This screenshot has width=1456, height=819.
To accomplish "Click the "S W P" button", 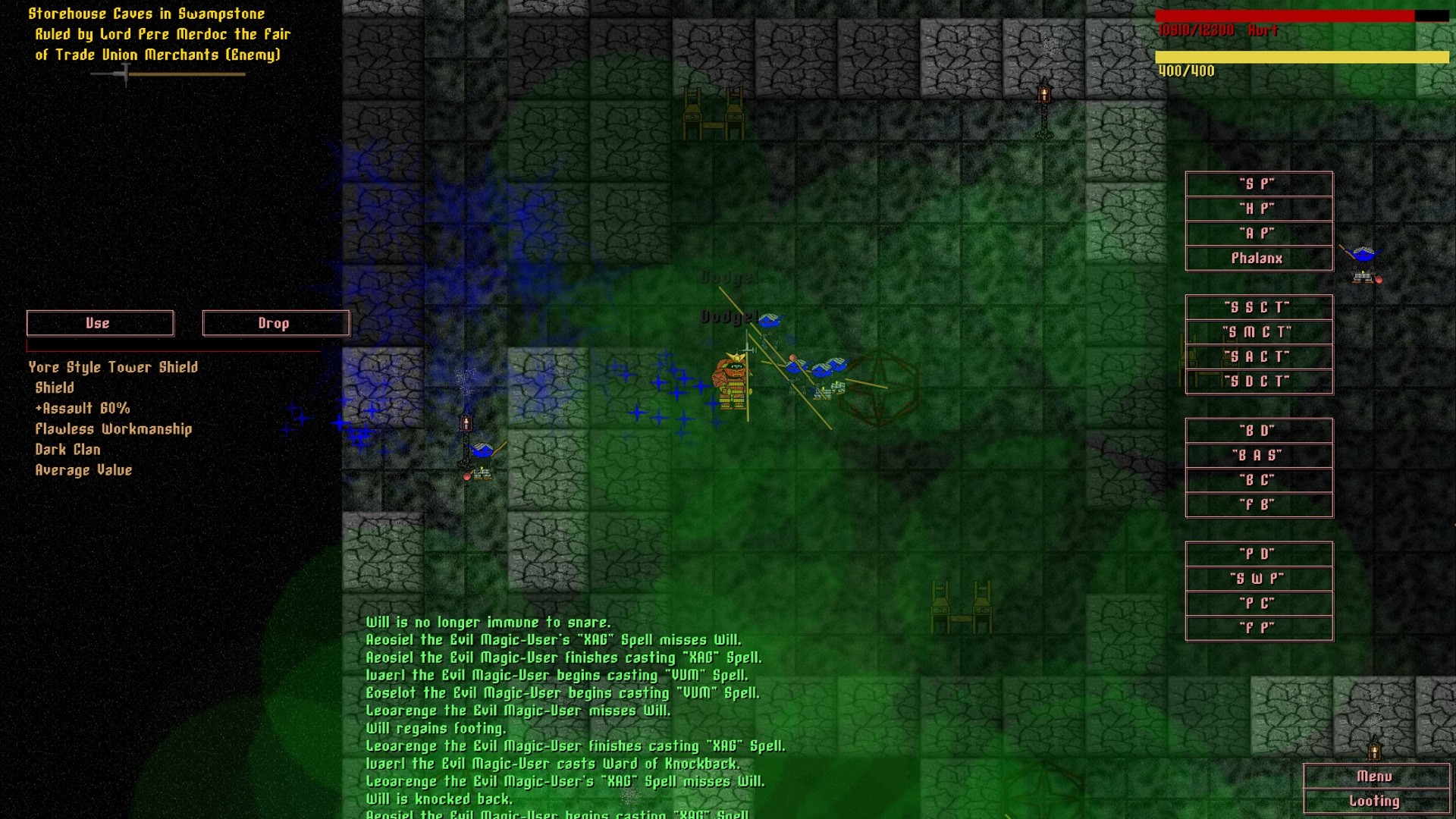I will 1258,578.
